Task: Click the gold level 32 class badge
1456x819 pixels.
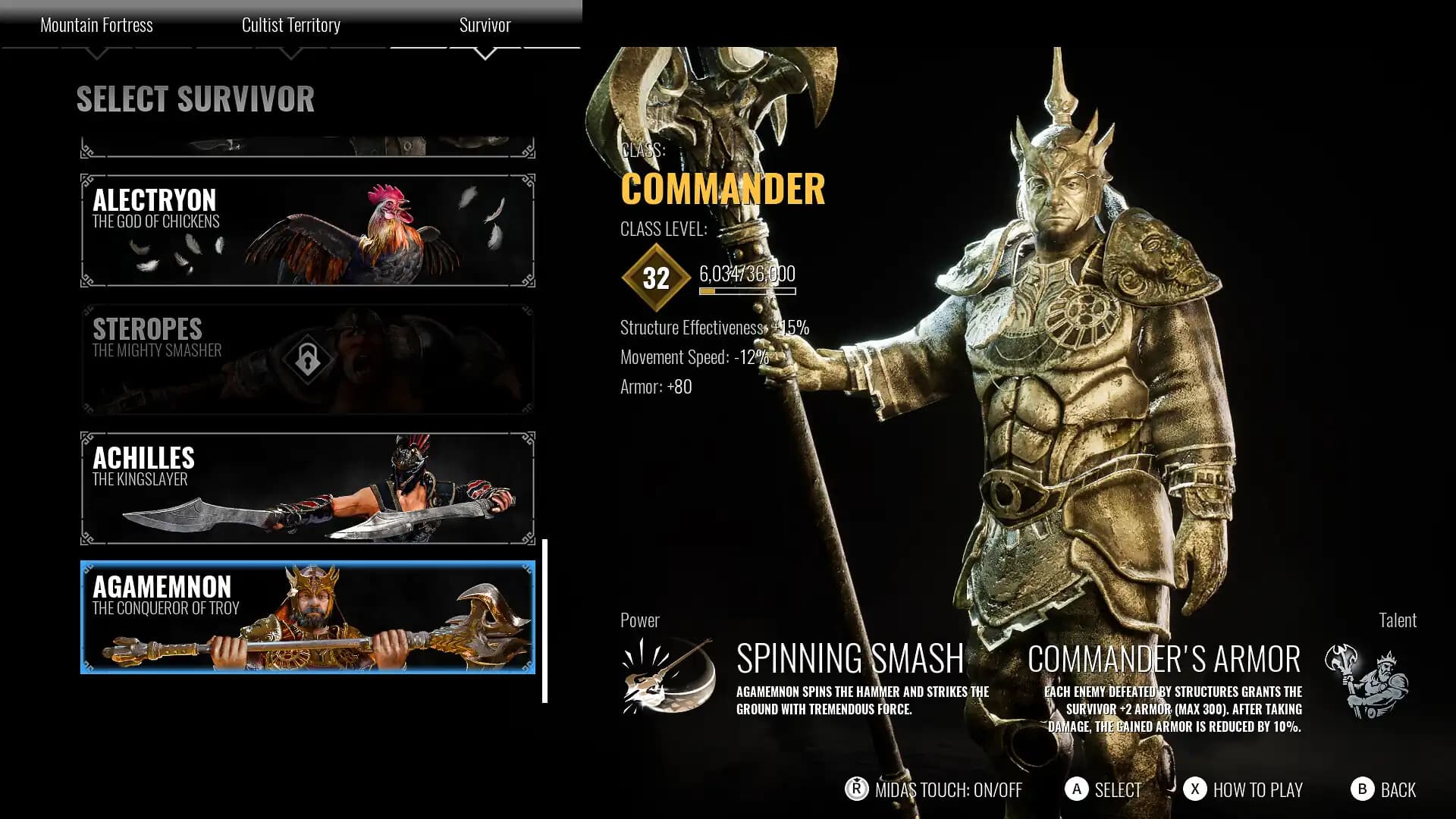Action: click(x=655, y=277)
